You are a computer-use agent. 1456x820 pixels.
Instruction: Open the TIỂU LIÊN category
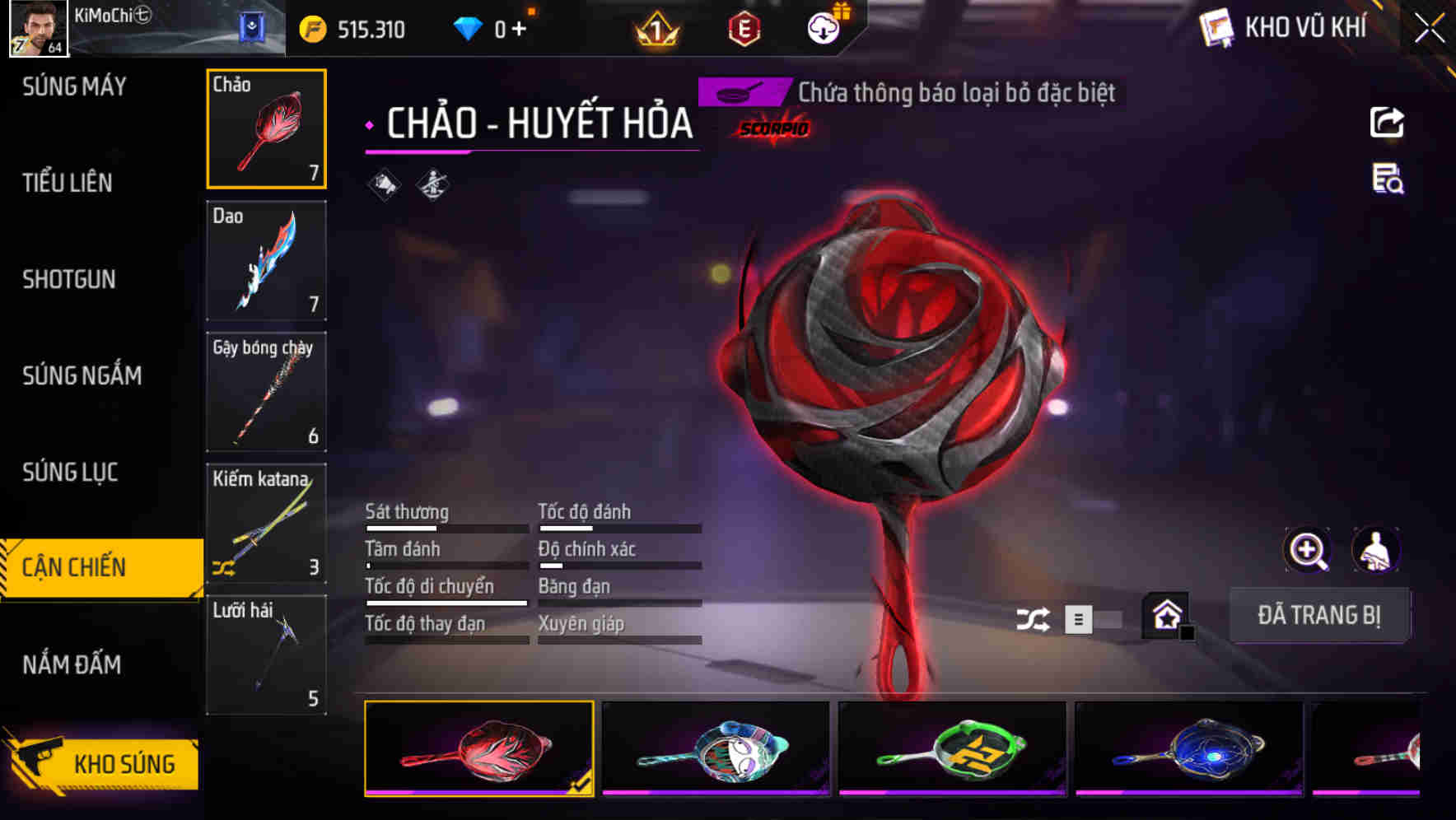[68, 183]
